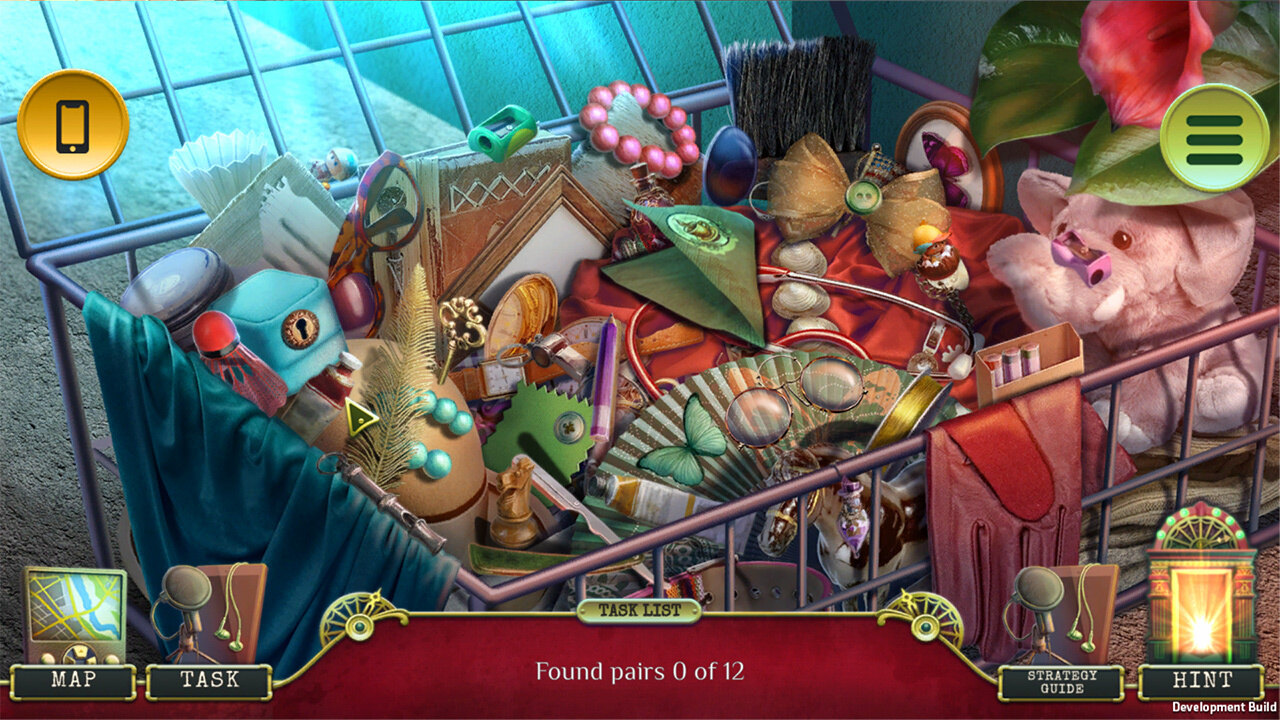This screenshot has width=1280, height=720.
Task: Open the Strategy Guide
Action: [x=1062, y=682]
